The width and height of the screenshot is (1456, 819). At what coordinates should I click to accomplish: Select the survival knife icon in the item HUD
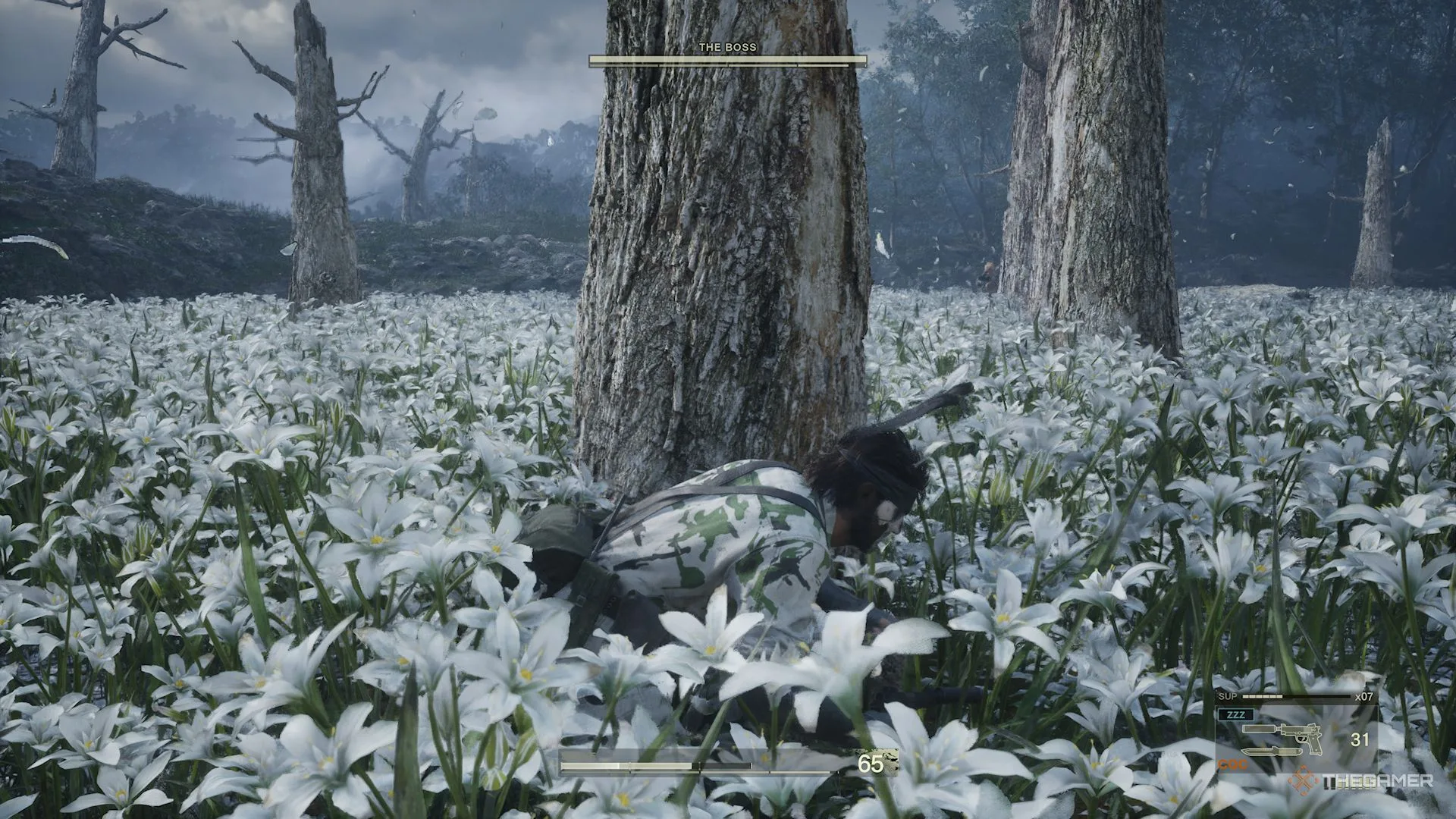coord(1272,752)
